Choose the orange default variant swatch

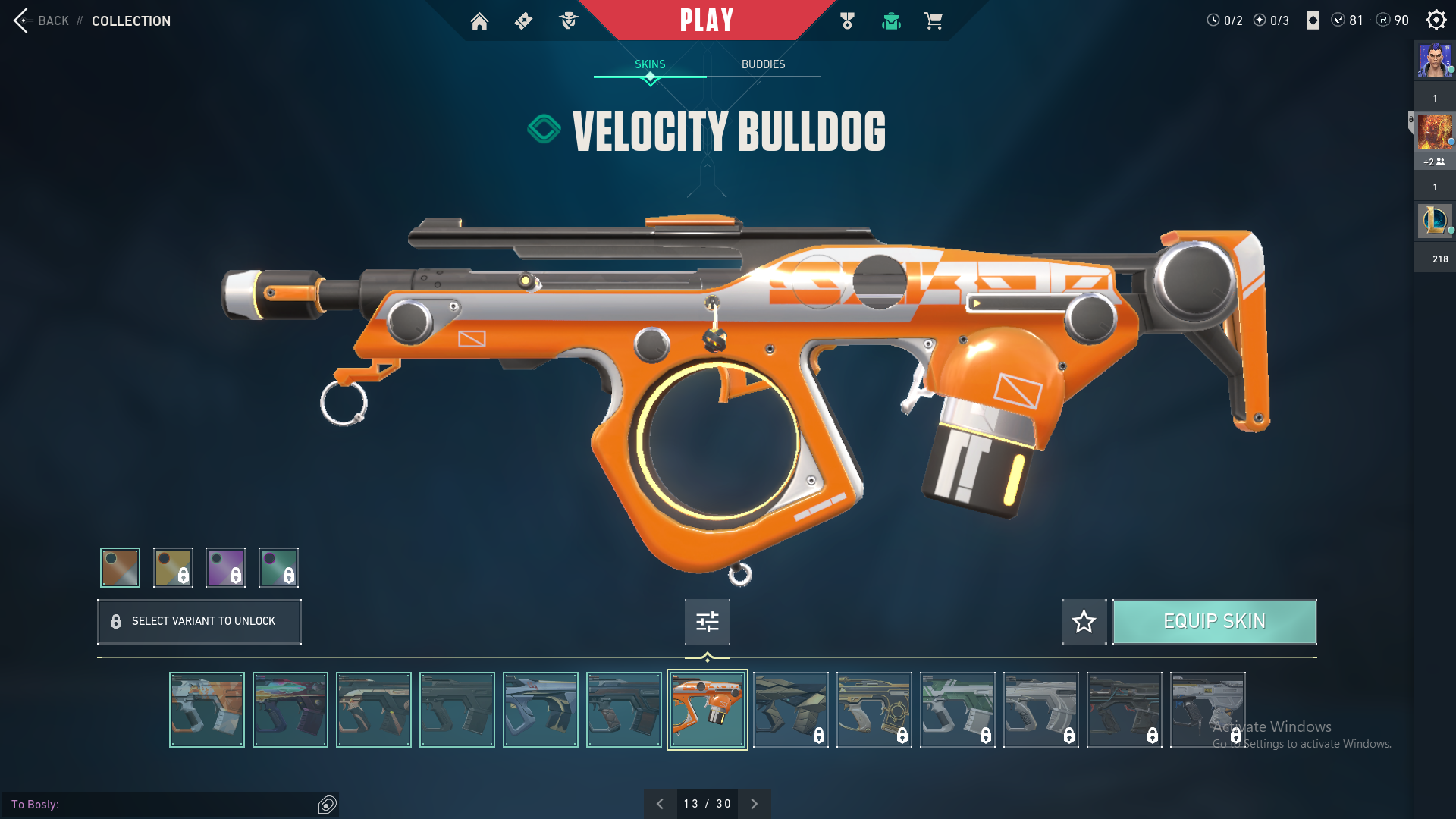(x=121, y=567)
